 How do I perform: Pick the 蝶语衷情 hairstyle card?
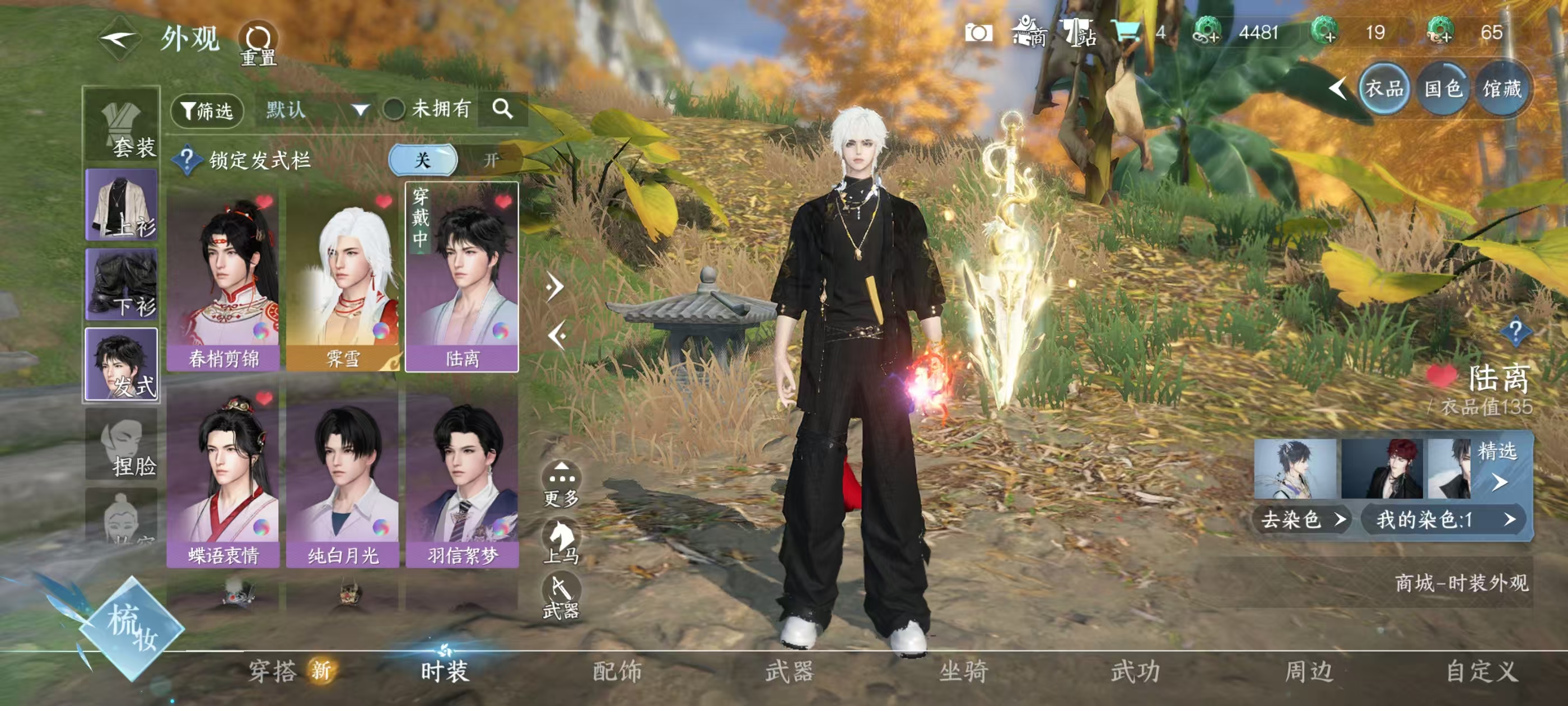click(x=223, y=475)
